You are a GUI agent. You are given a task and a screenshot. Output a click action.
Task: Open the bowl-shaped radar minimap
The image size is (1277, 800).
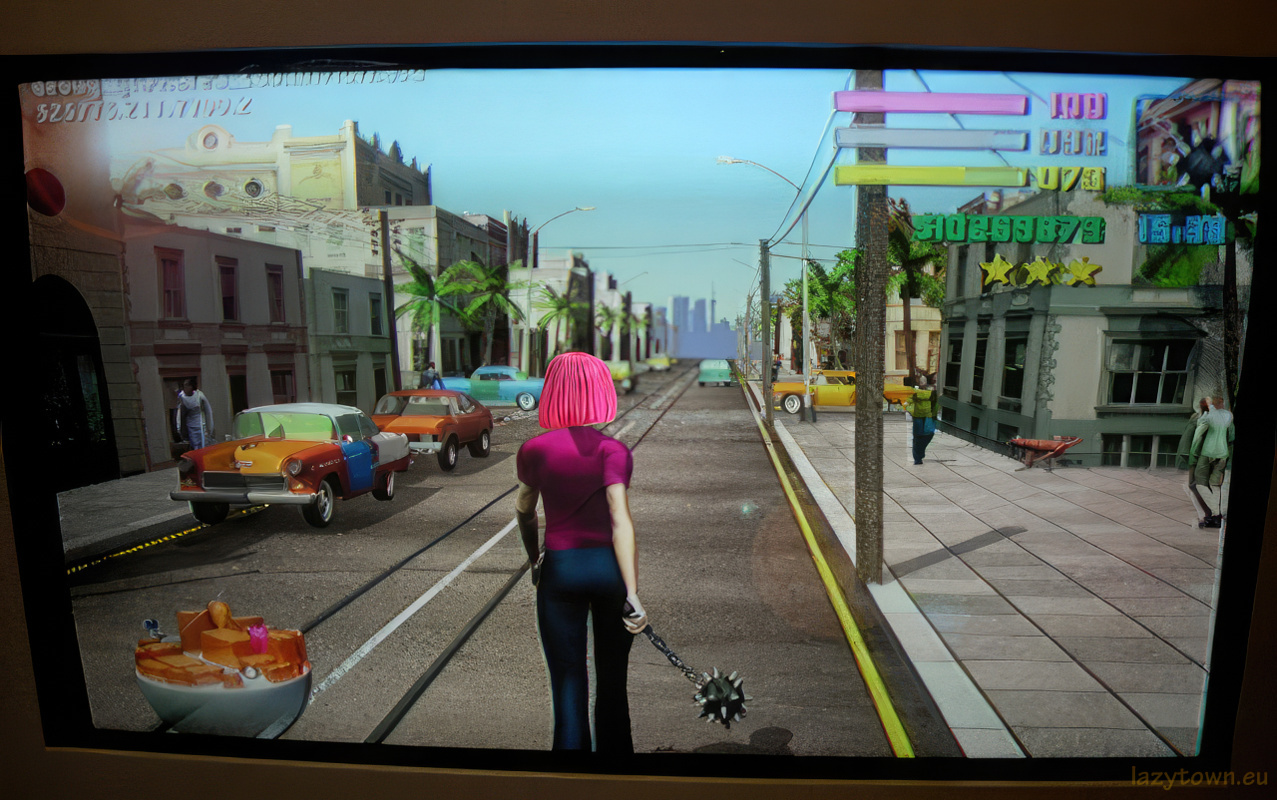point(222,667)
